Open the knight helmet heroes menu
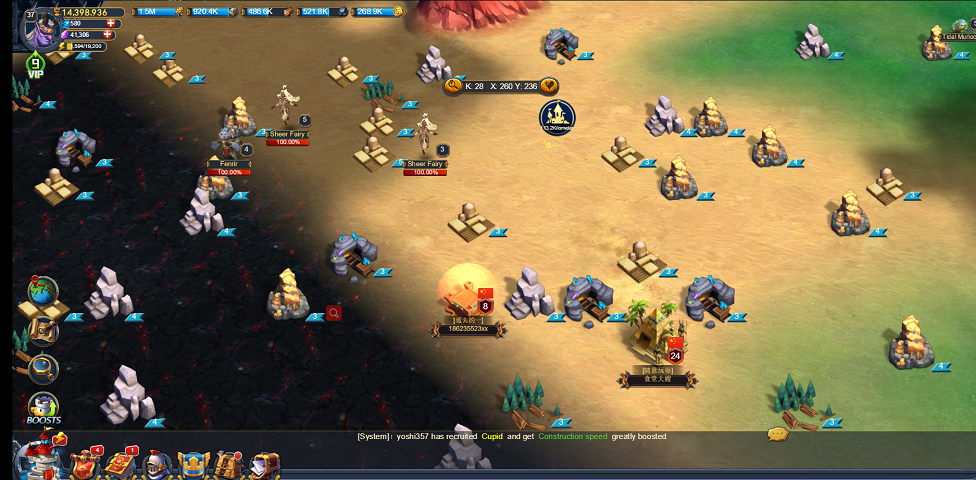Screen dimensions: 976x480 (157, 464)
